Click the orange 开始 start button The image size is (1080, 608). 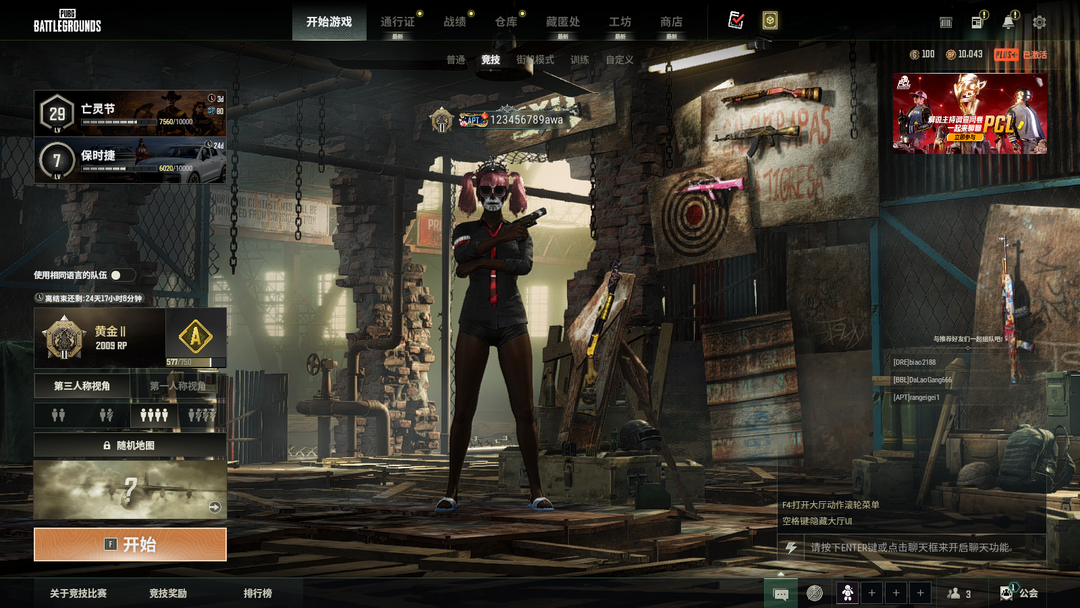coord(130,544)
